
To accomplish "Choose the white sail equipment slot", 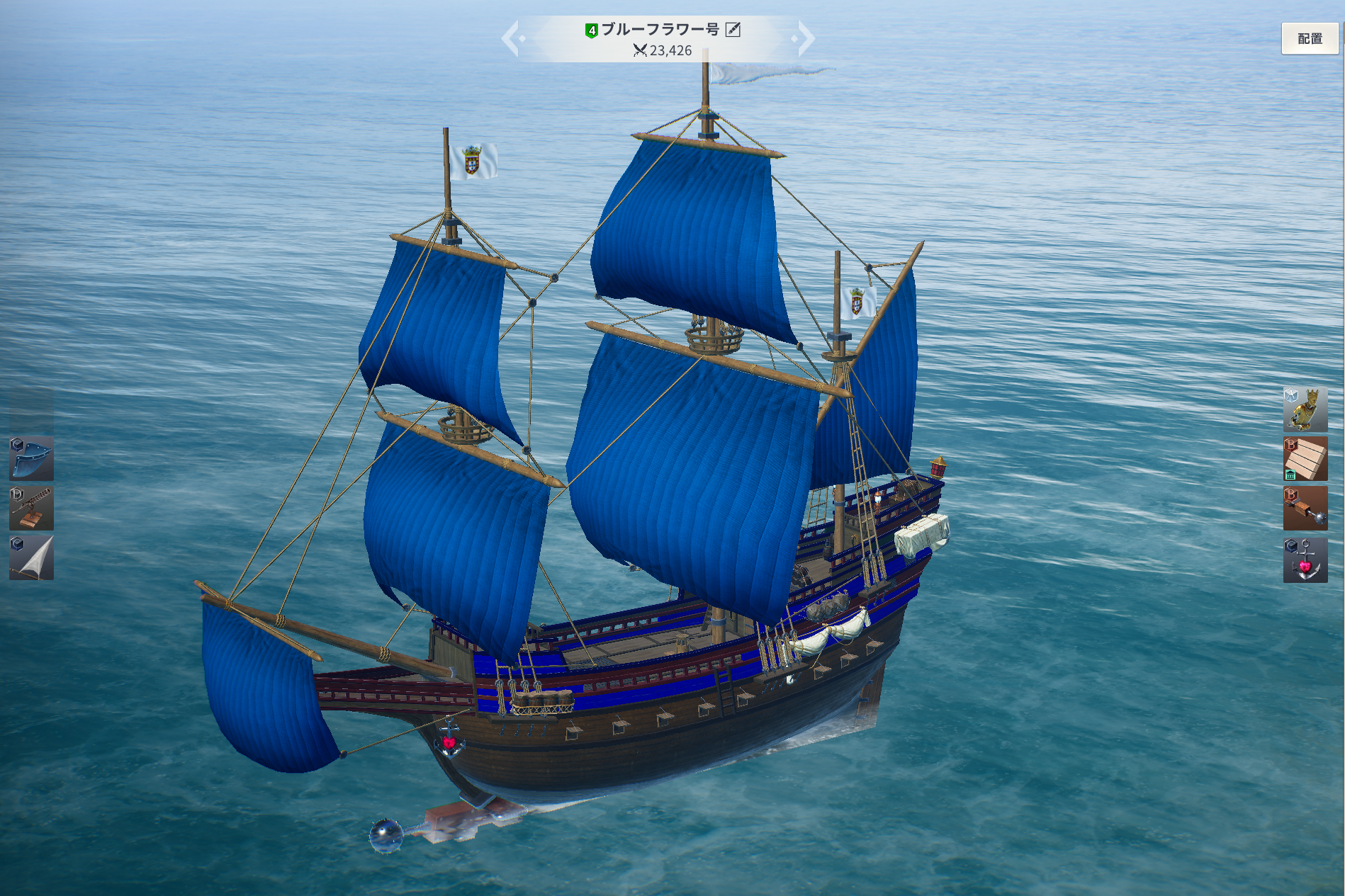I will [x=31, y=557].
